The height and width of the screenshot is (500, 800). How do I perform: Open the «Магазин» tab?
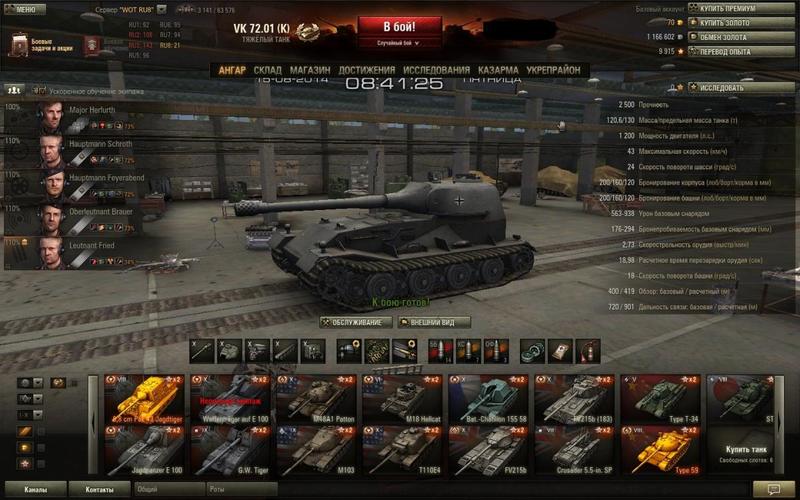point(310,70)
